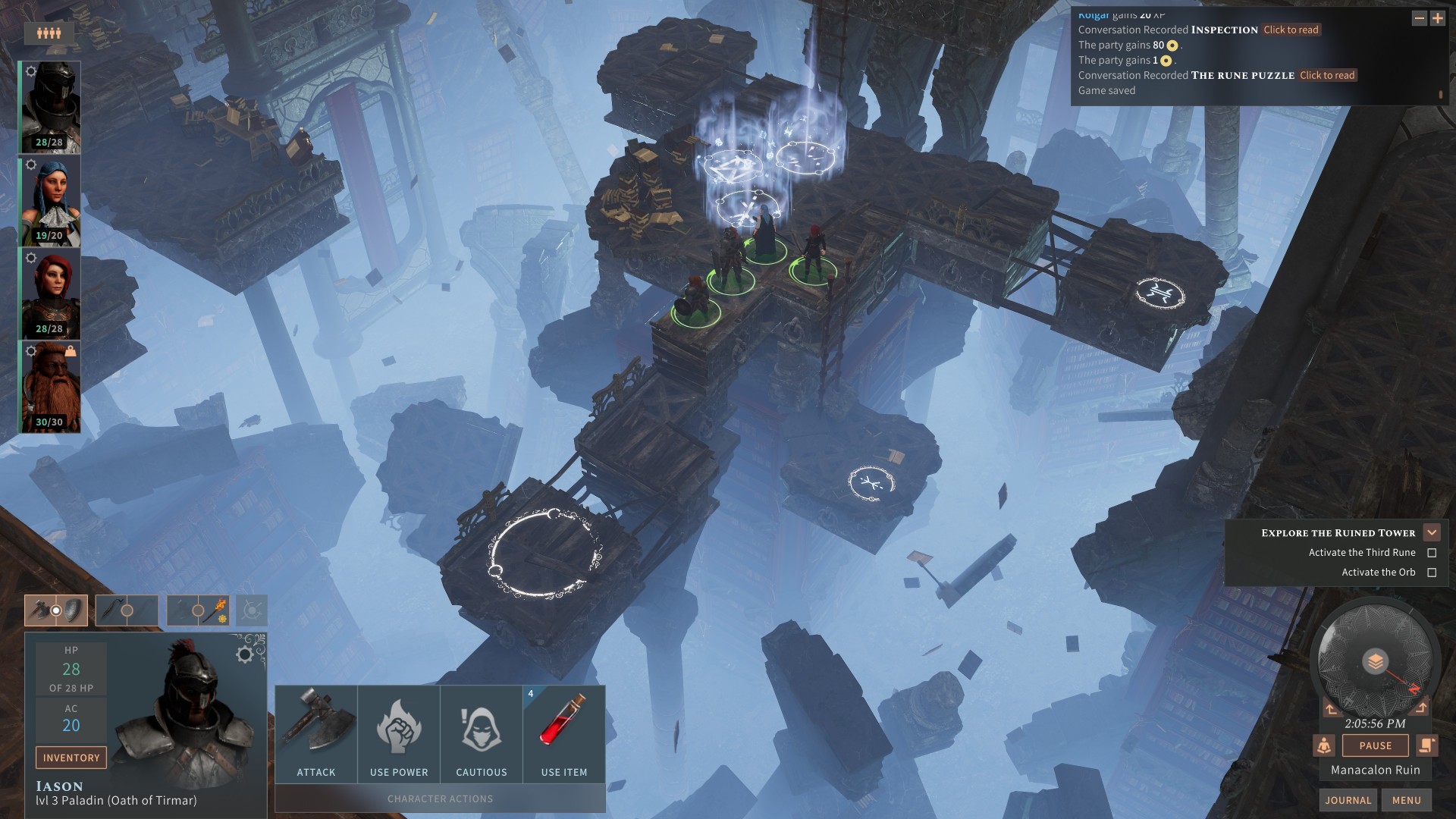Equip the axe and shield weapon set
The width and height of the screenshot is (1456, 819).
pos(55,610)
